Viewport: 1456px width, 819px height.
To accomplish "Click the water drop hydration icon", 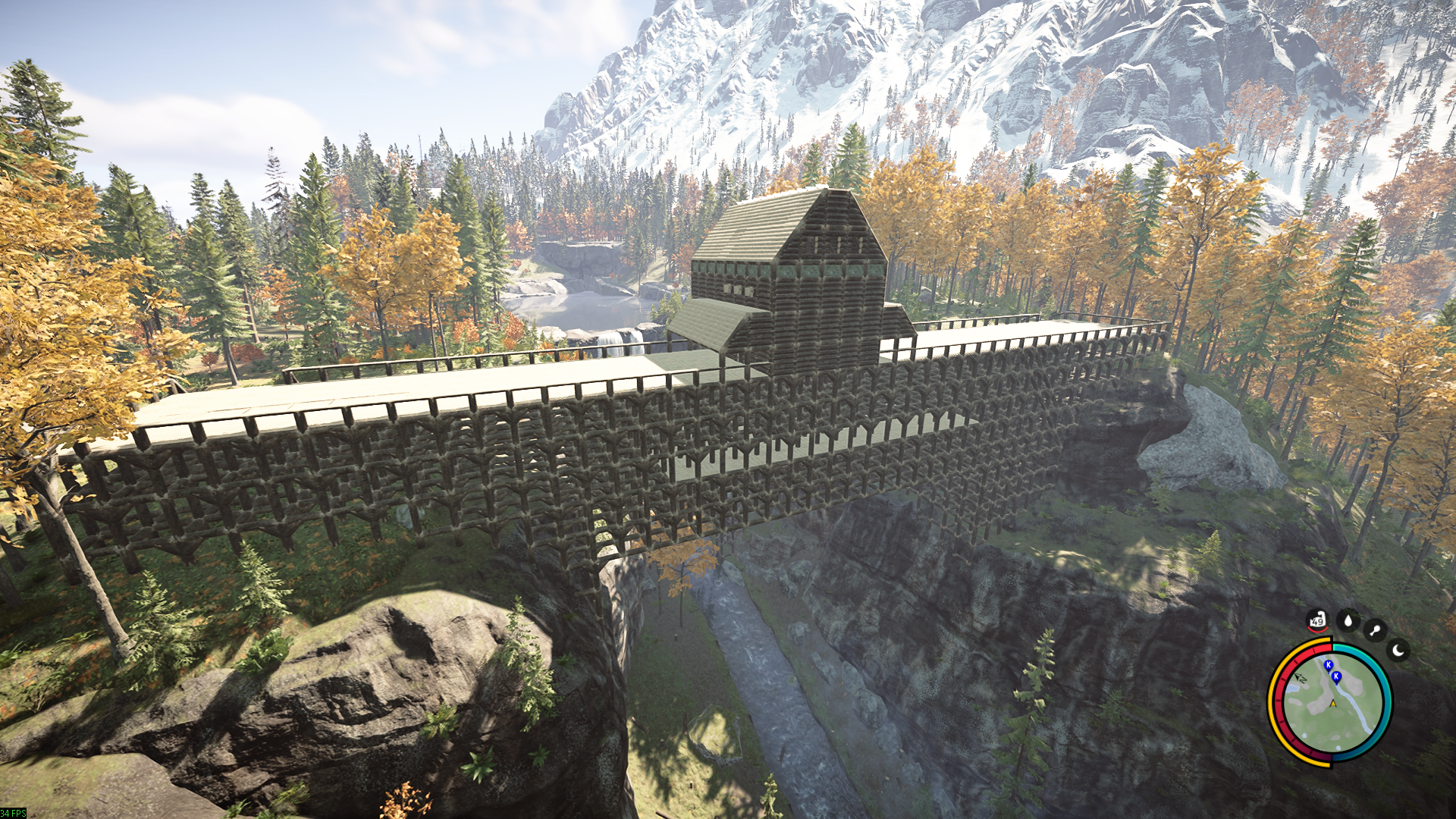I will click(x=1348, y=621).
